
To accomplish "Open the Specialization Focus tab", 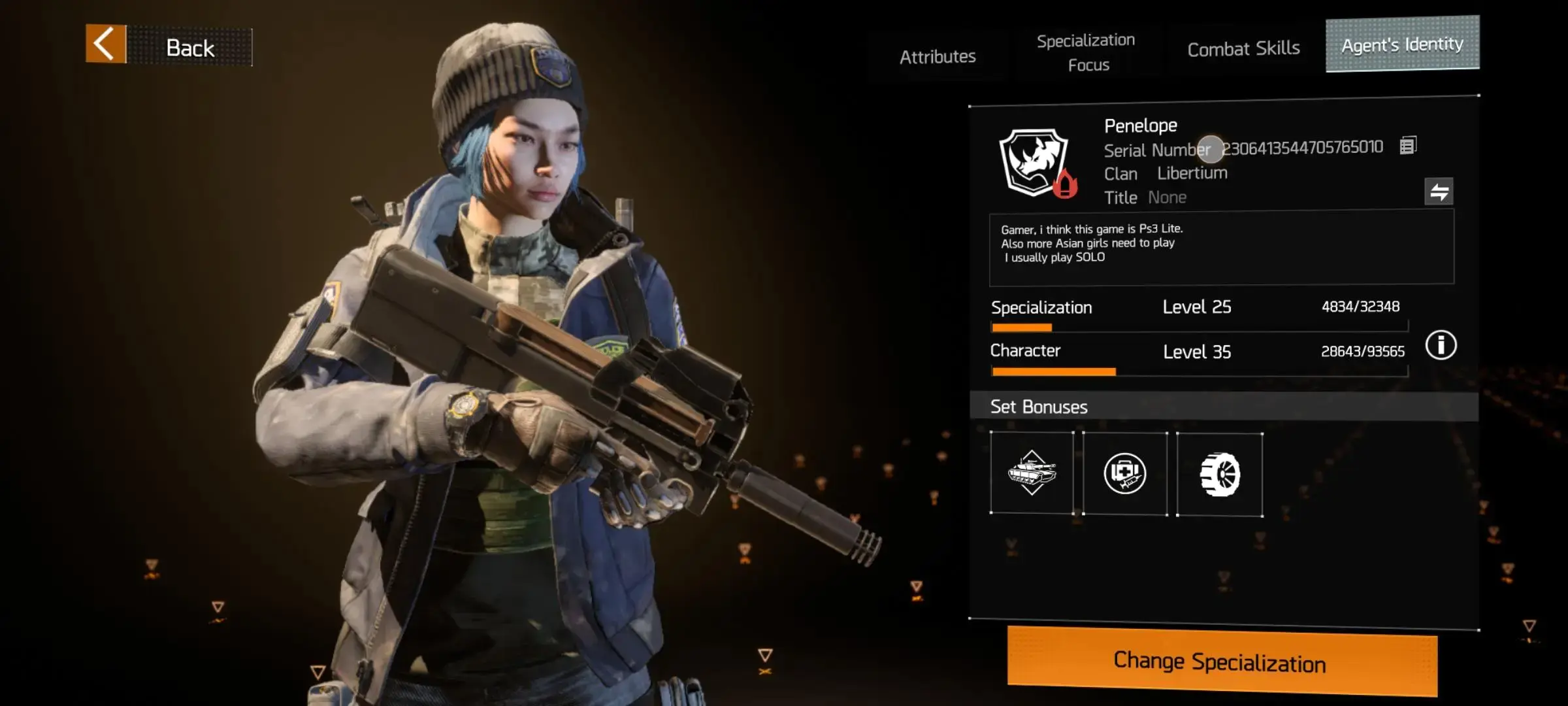I will (x=1086, y=53).
